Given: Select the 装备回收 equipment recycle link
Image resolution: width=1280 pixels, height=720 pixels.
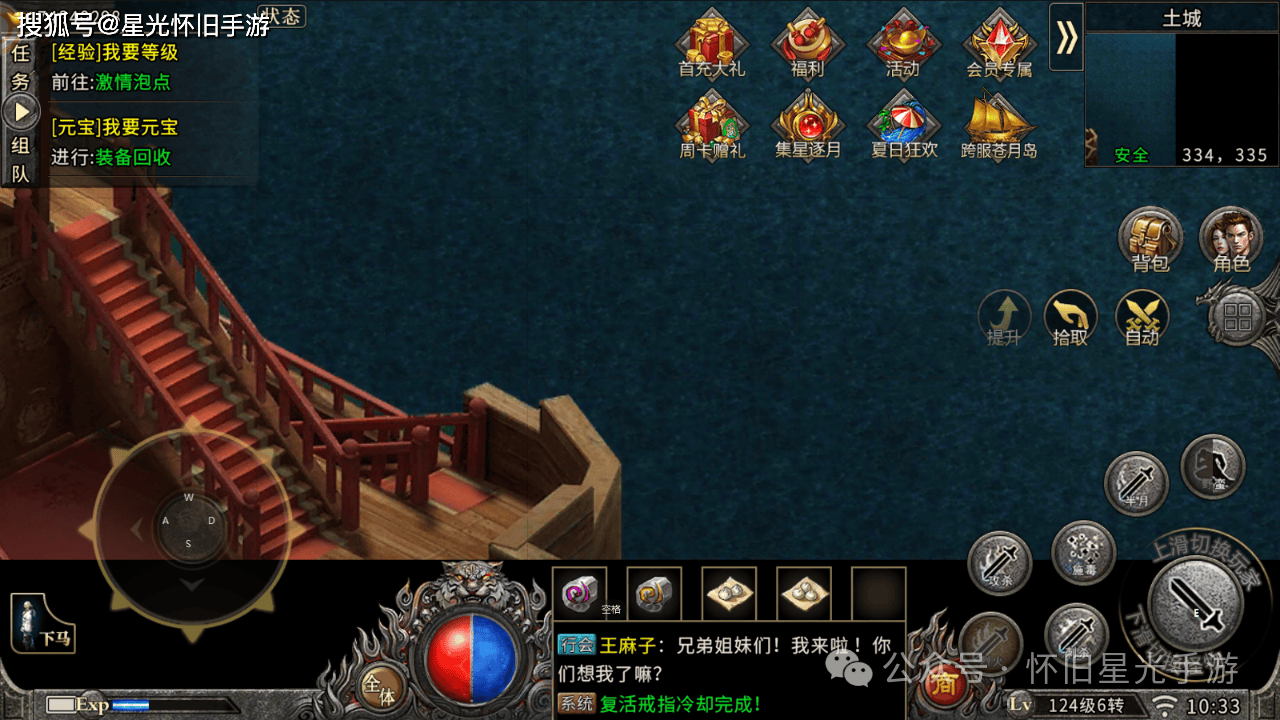Looking at the screenshot, I should 133,157.
